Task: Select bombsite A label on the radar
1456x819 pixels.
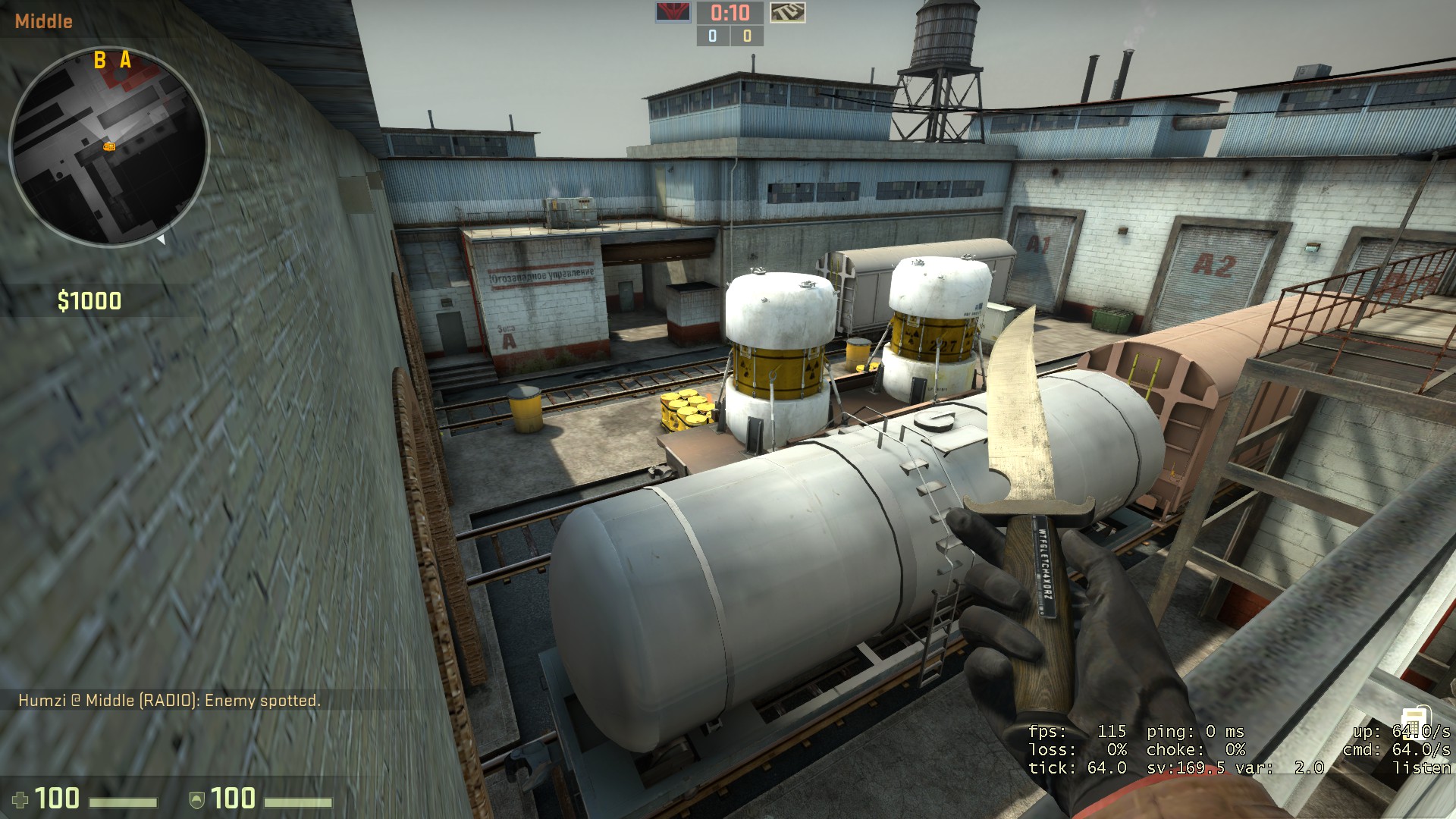Action: 126,58
